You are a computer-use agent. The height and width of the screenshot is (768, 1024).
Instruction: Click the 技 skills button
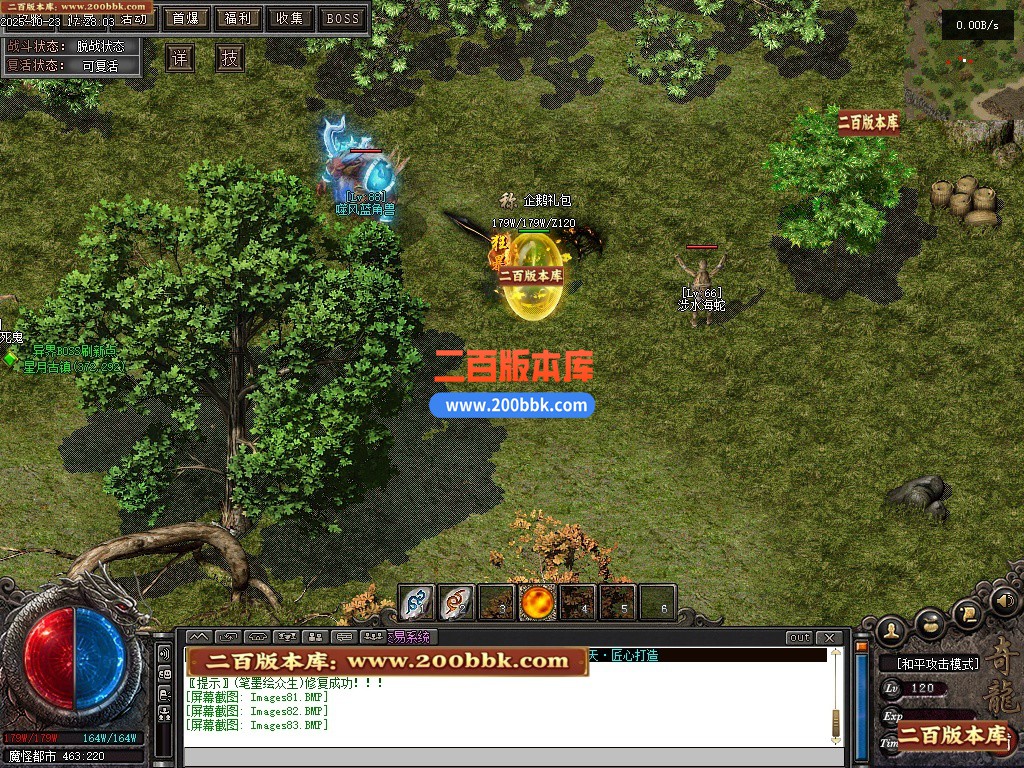[230, 58]
